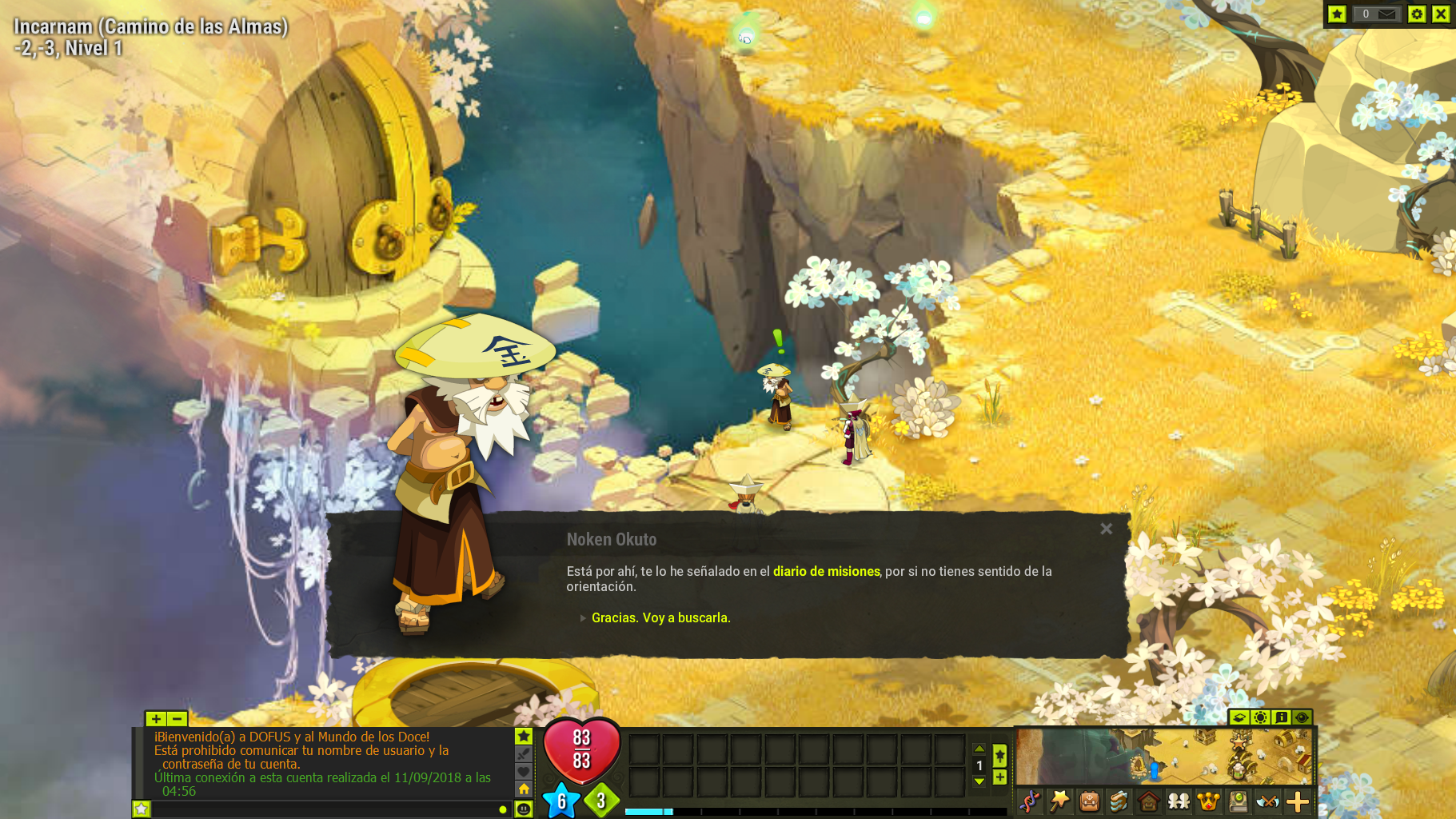The width and height of the screenshot is (1456, 819).
Task: Shrink the chat window with minus button
Action: [177, 719]
